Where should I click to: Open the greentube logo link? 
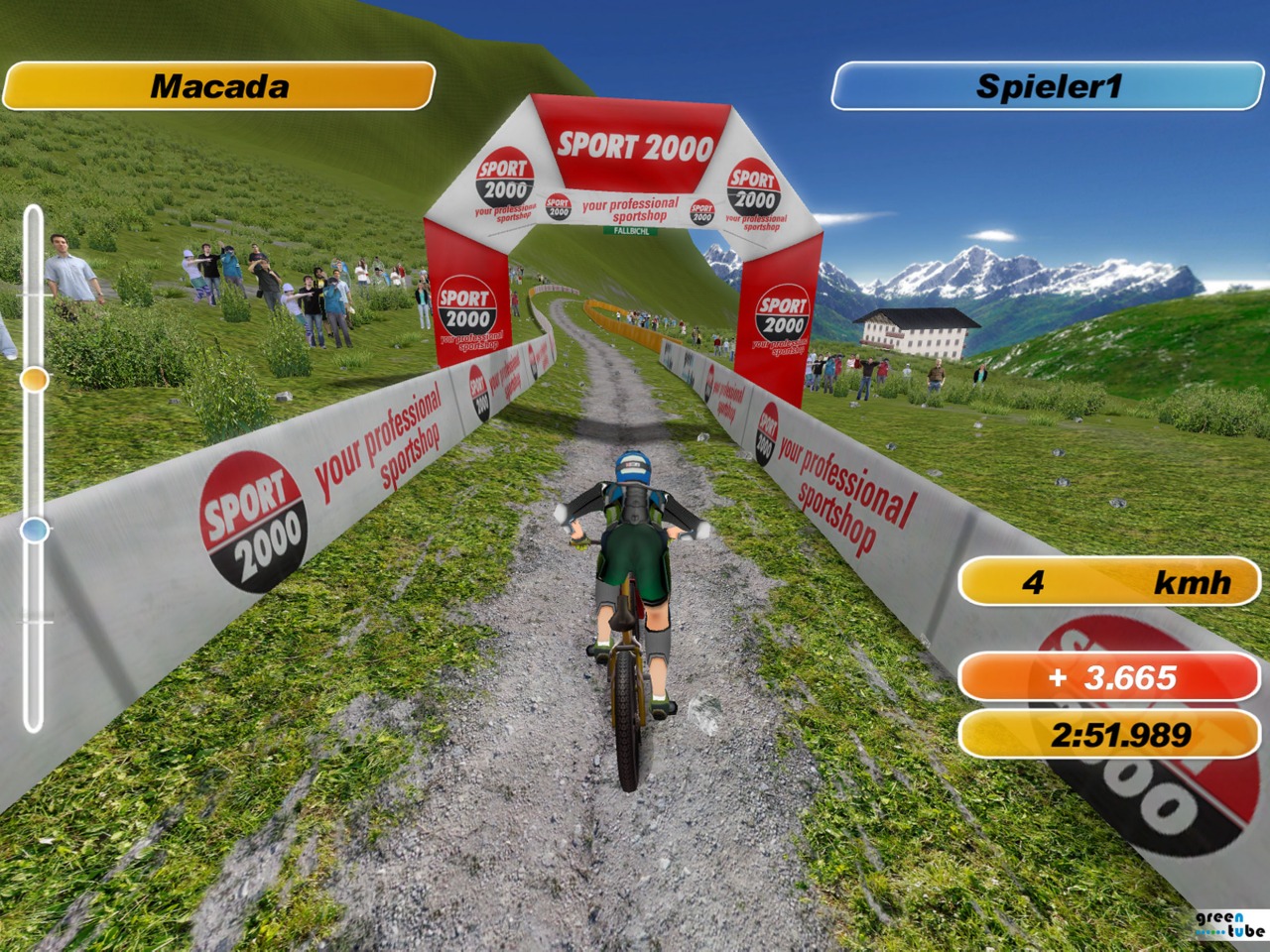[1228, 924]
